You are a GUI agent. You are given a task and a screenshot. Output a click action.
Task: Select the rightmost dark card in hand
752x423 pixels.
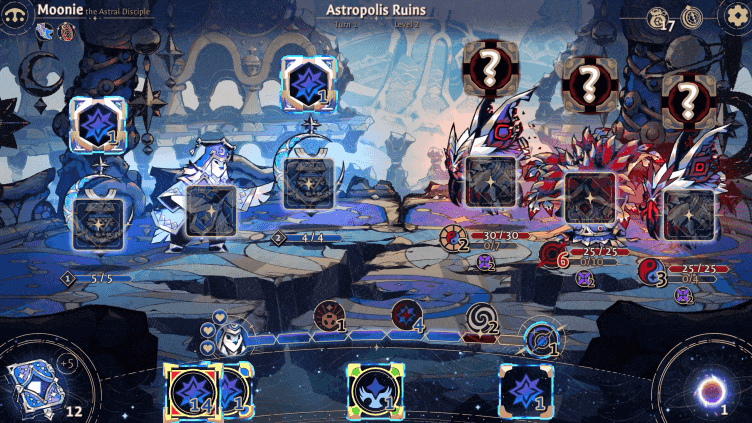pyautogui.click(x=527, y=391)
